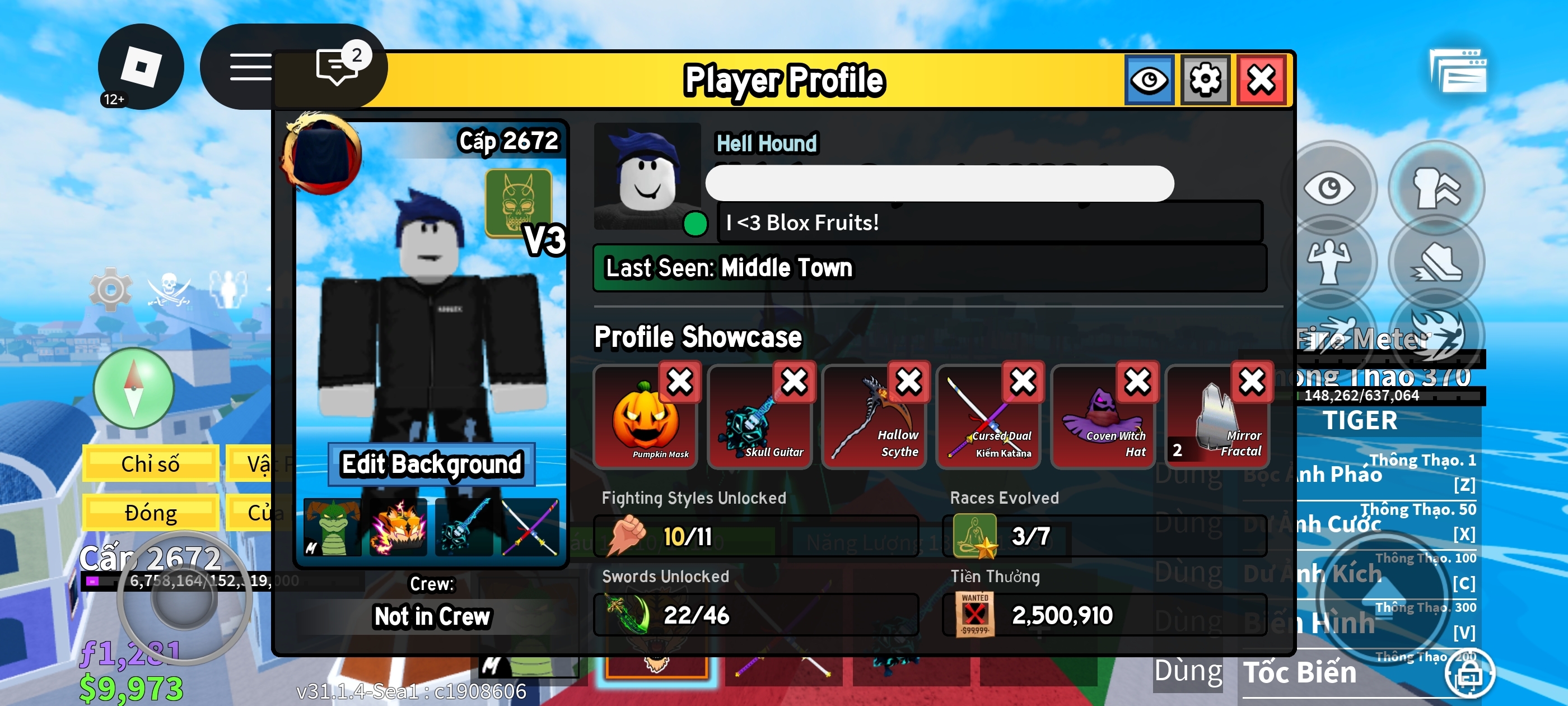Remove Skull Guitar from showcase
The width and height of the screenshot is (1568, 706).
coord(794,382)
